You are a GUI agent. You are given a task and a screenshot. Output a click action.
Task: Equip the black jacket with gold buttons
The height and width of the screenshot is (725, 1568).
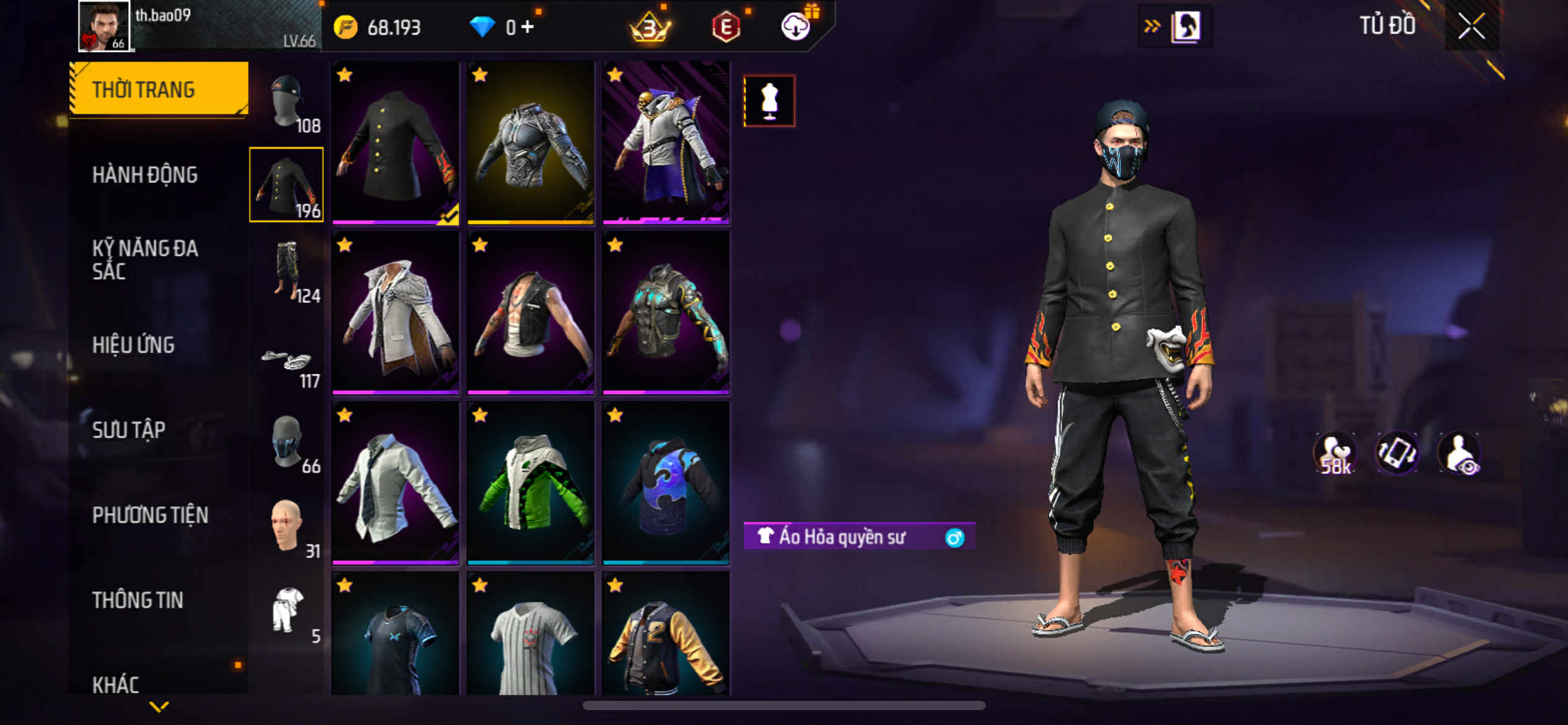coord(395,143)
